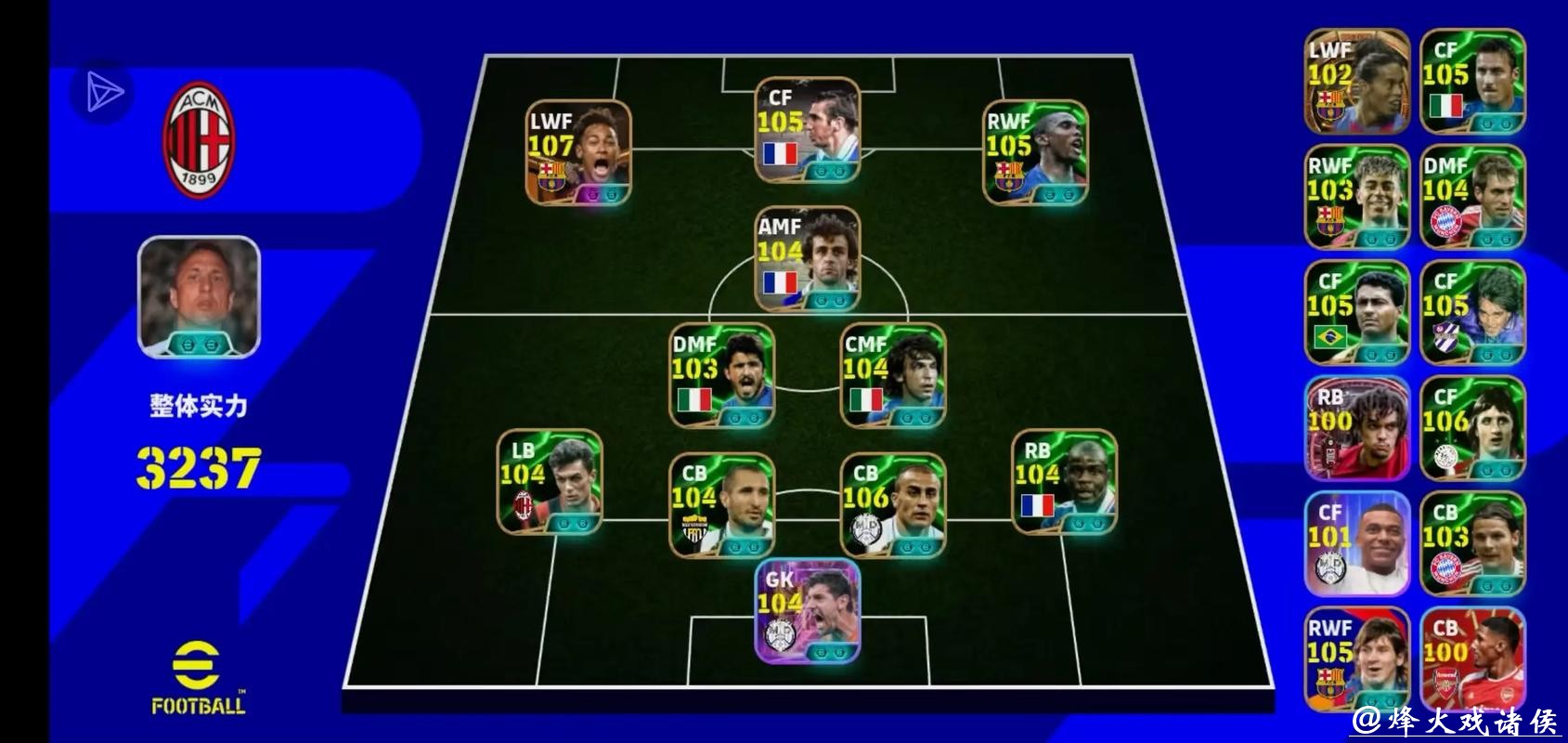This screenshot has width=1568, height=743.
Task: Pick the DMF 103 midfielder card
Action: [721, 375]
